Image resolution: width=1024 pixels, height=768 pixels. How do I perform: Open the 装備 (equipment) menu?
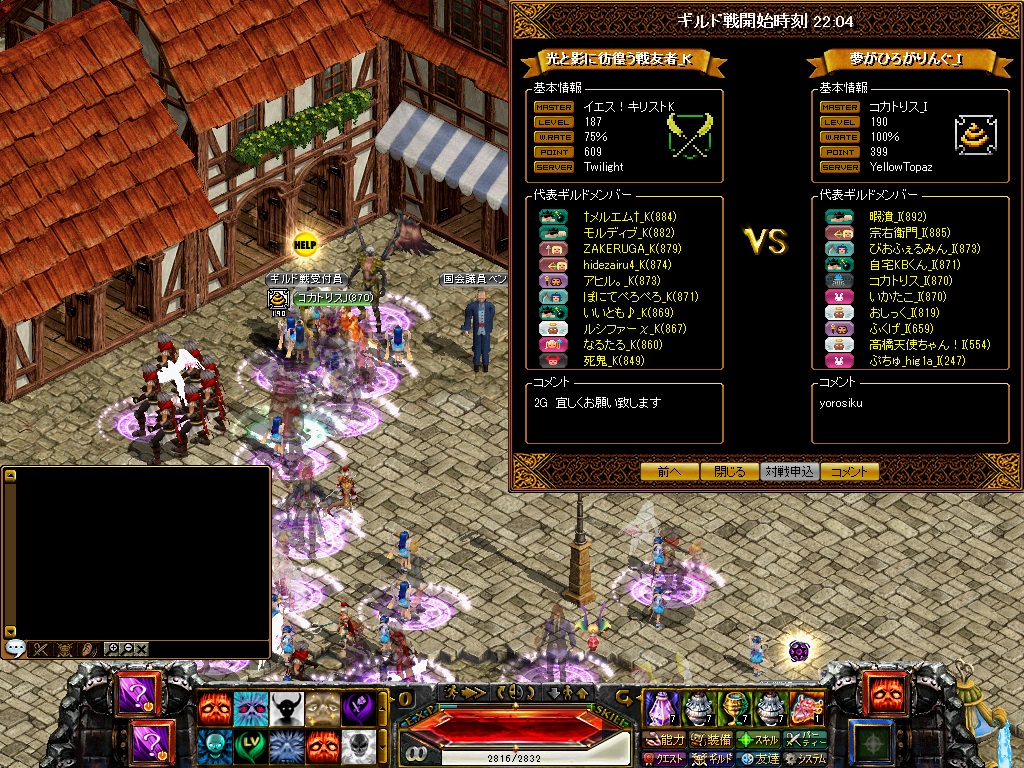point(711,740)
